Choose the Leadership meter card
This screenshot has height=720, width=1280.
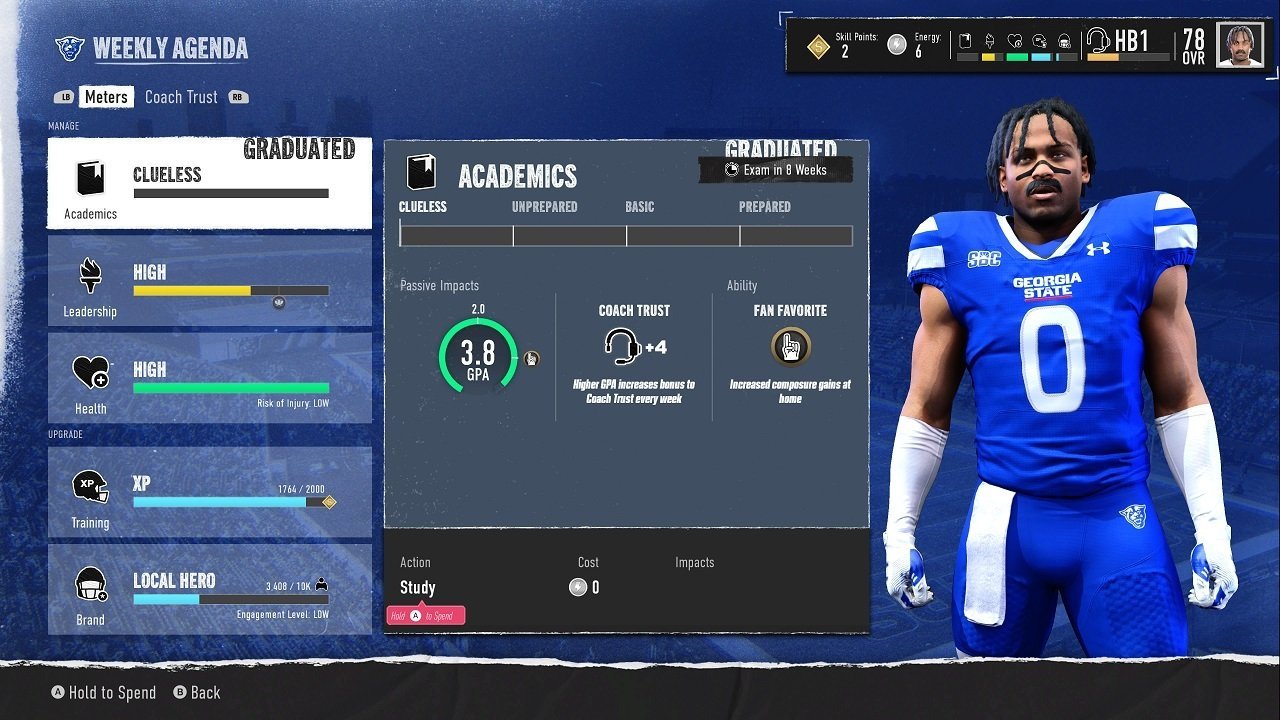tap(209, 282)
